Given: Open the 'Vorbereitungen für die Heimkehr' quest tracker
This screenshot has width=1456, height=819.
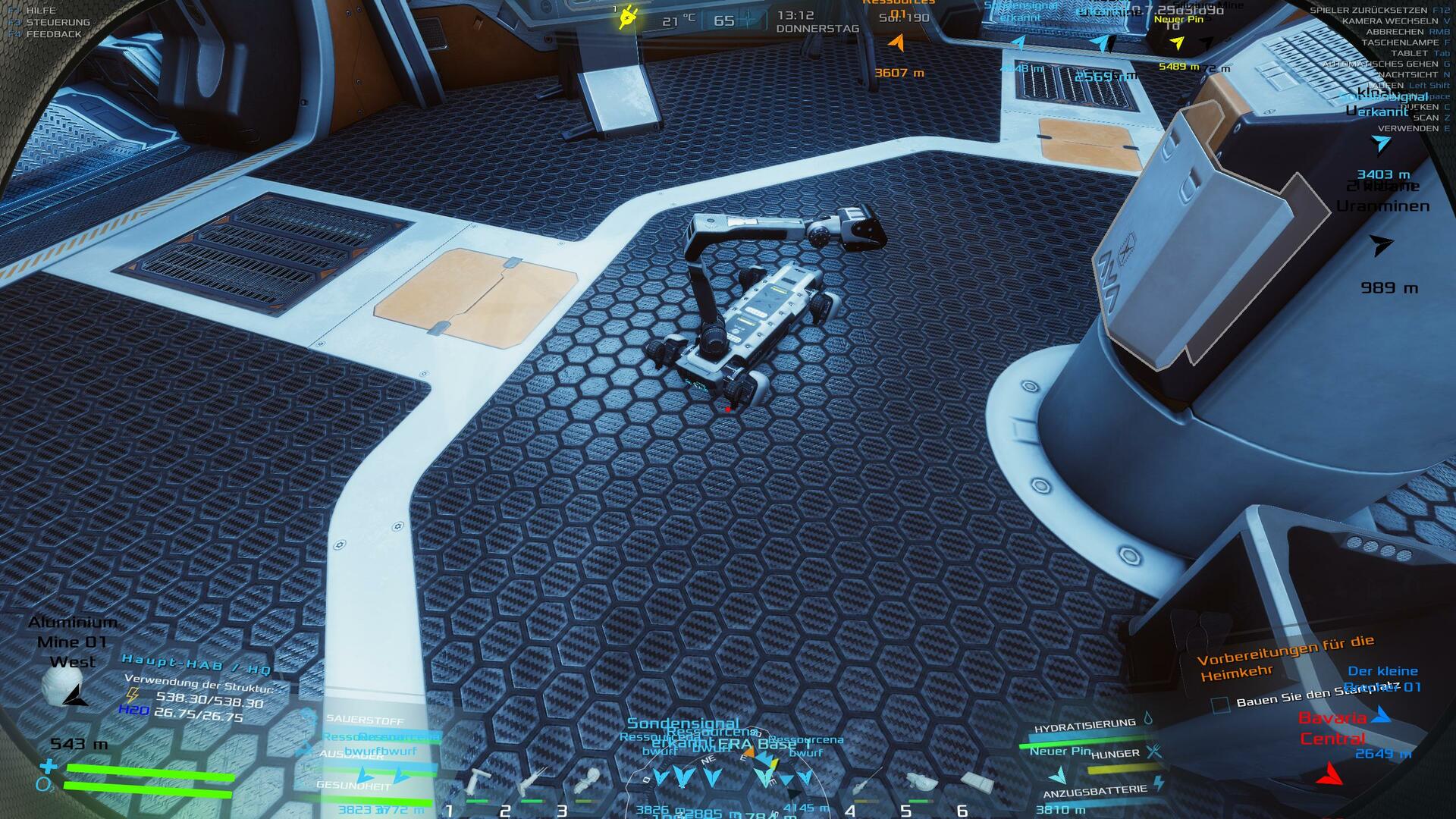Looking at the screenshot, I should pos(1285,657).
